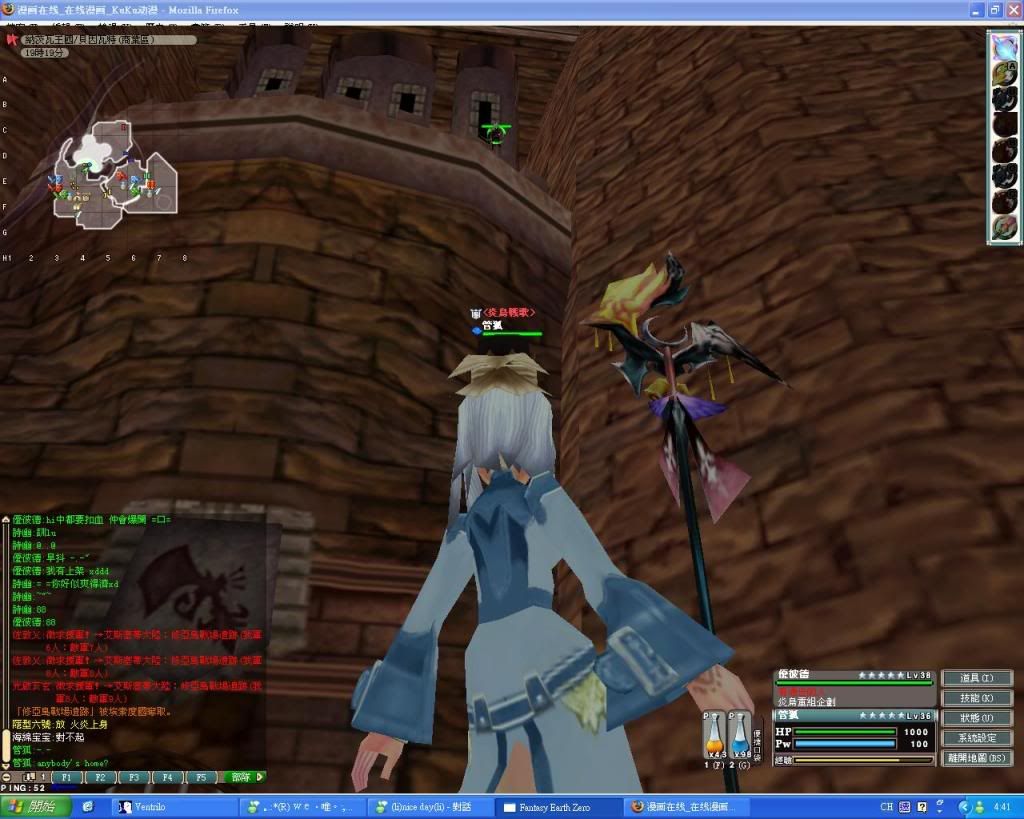Screen dimensions: 1024x819
Task: Collapse the chat window with the minus button
Action: [7, 777]
